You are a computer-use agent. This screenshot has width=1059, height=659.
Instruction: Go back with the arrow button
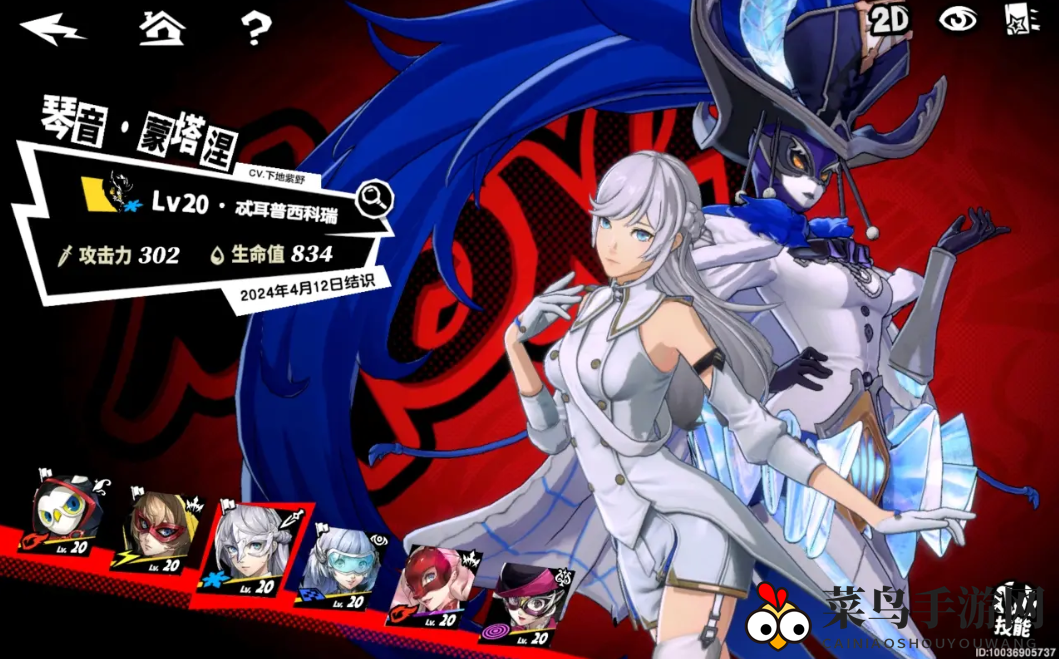pyautogui.click(x=52, y=28)
